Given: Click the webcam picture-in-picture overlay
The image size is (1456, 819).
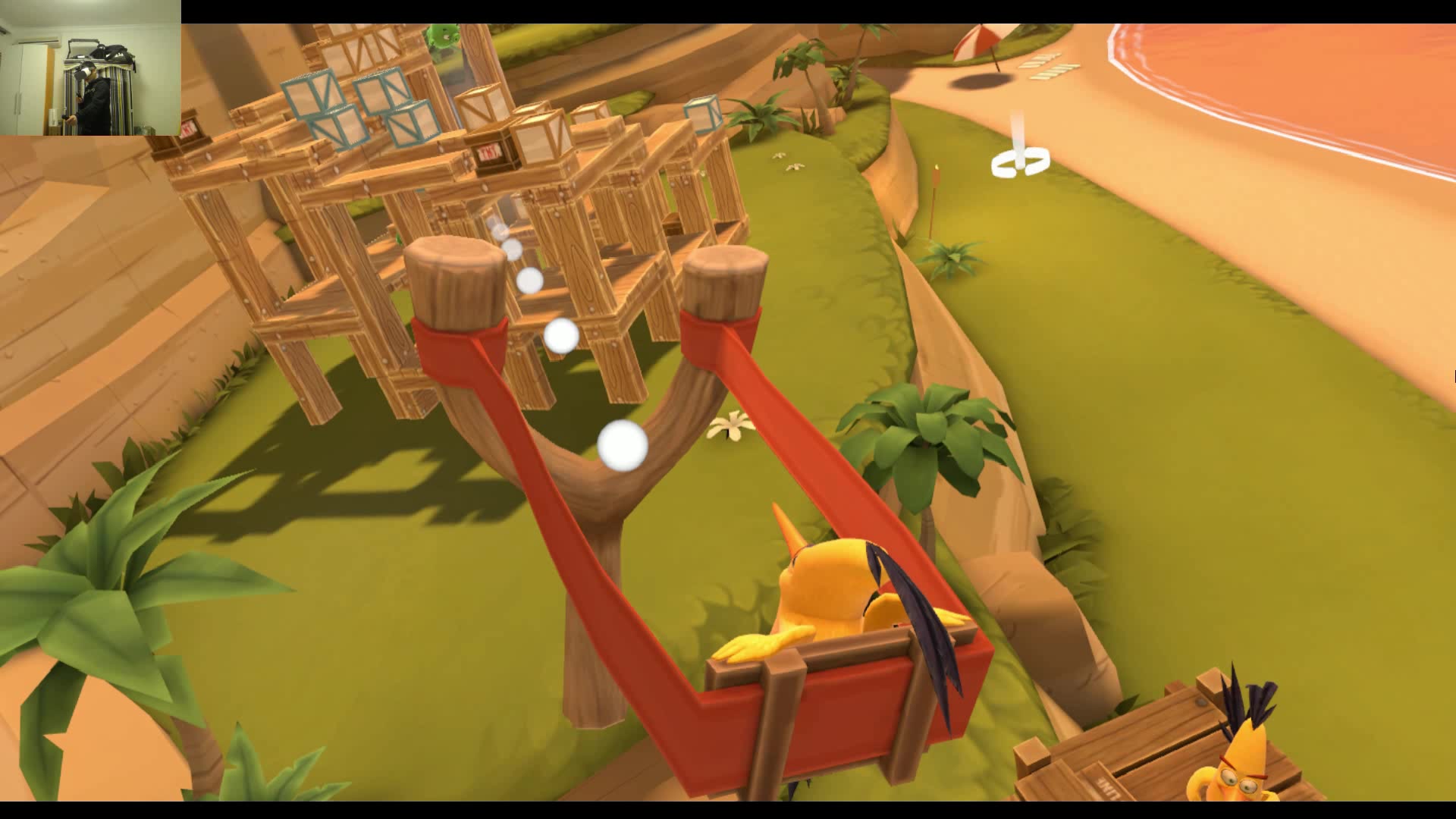Looking at the screenshot, I should [90, 67].
